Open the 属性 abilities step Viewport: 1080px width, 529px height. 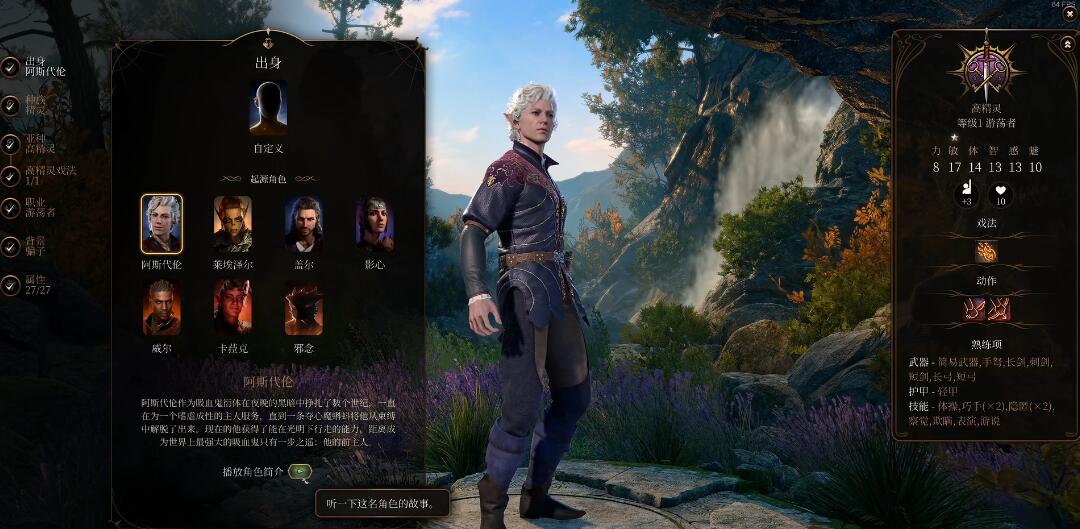[x=10, y=285]
